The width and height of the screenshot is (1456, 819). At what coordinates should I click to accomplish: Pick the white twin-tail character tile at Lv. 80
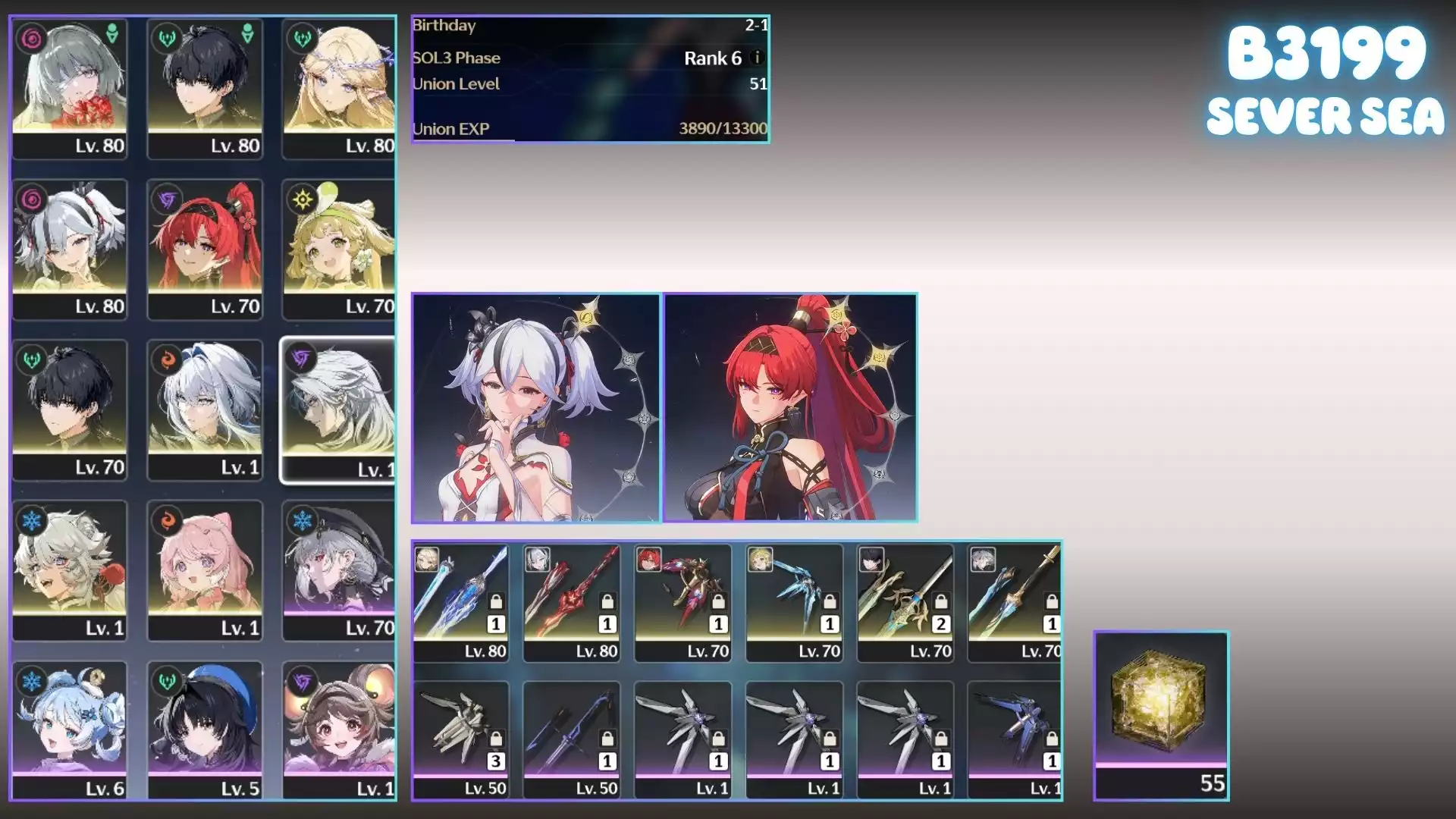(x=70, y=249)
